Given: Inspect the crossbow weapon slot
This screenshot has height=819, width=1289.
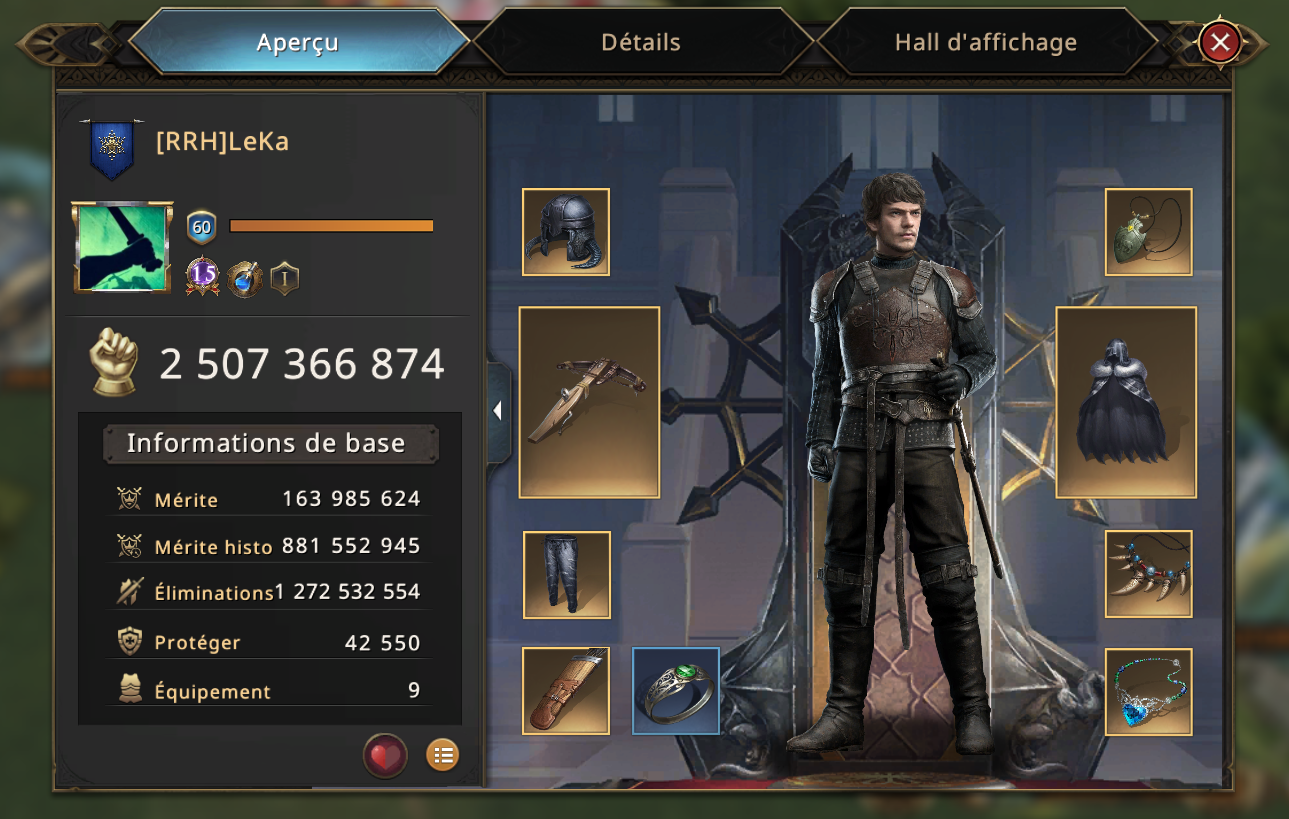Looking at the screenshot, I should pyautogui.click(x=589, y=402).
